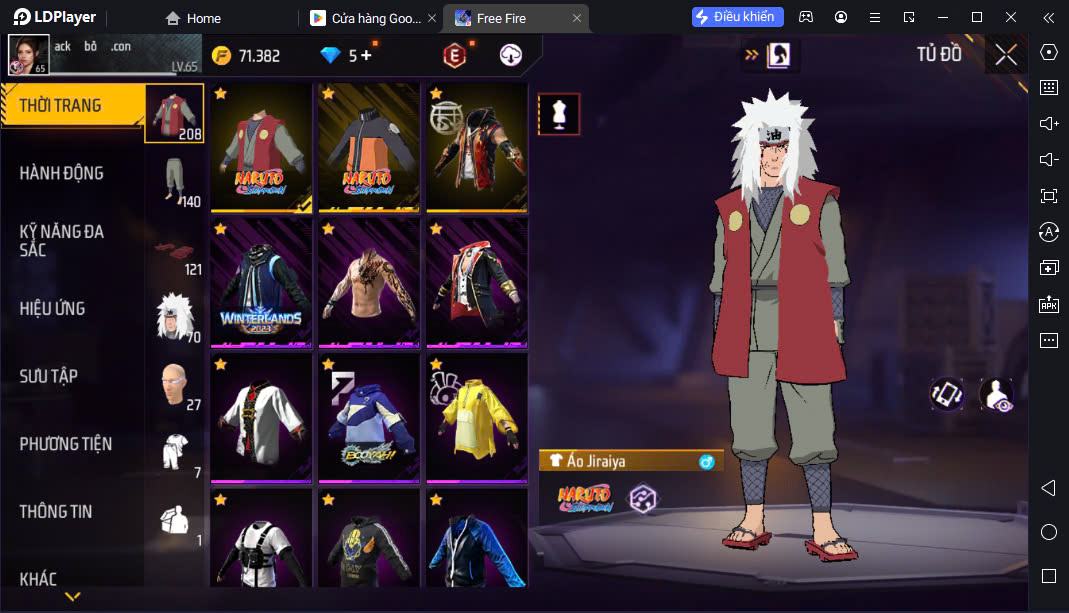Open the HIỆU ỨNG category
The height and width of the screenshot is (613, 1069).
pos(52,308)
